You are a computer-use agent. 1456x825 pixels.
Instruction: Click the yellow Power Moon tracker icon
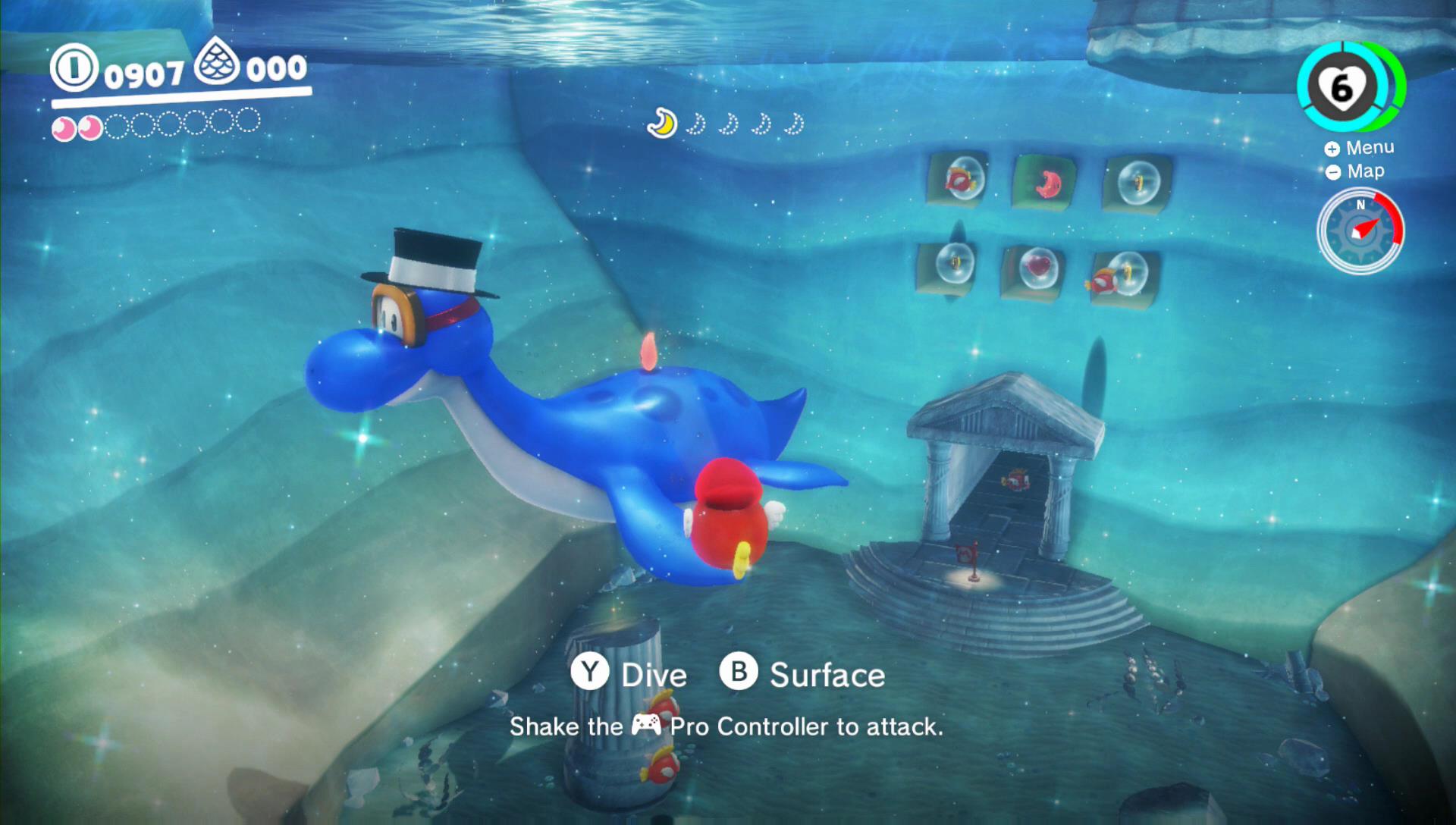pyautogui.click(x=662, y=124)
